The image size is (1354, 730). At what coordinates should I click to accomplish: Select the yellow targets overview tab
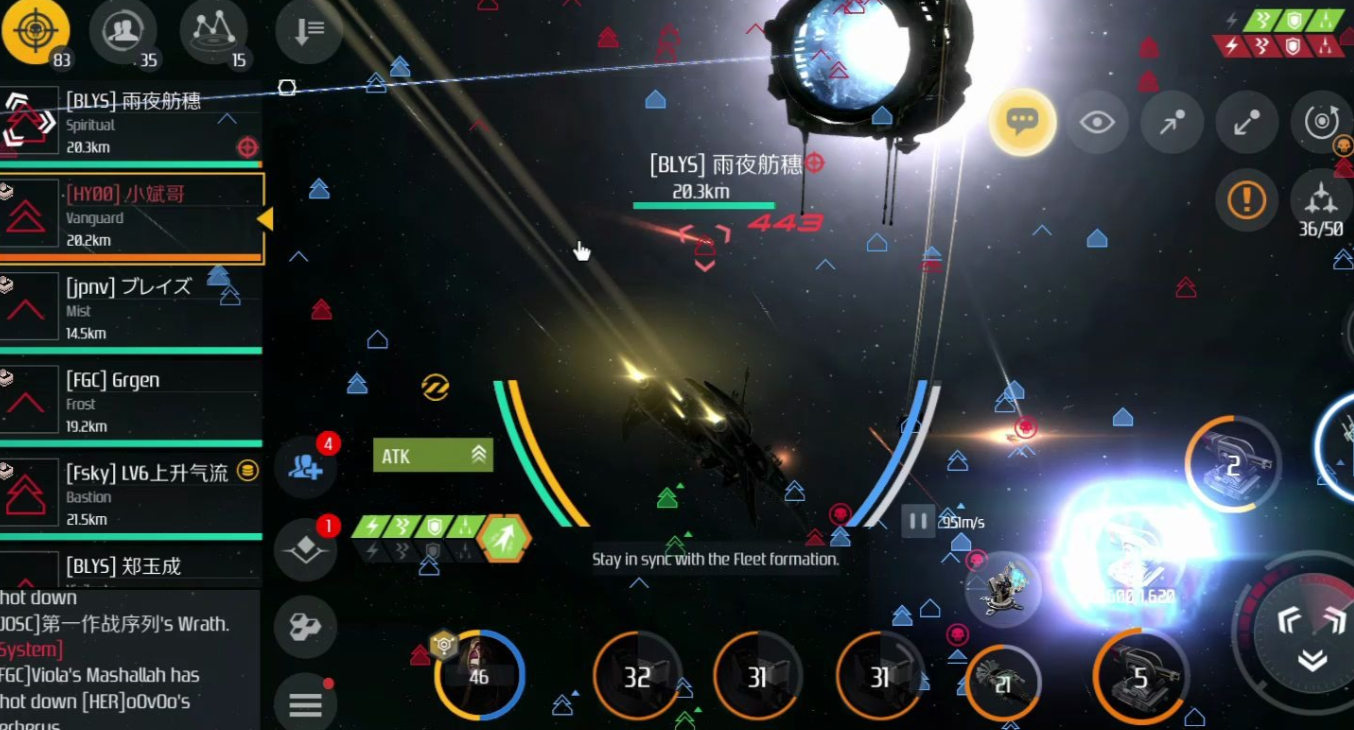tap(36, 31)
